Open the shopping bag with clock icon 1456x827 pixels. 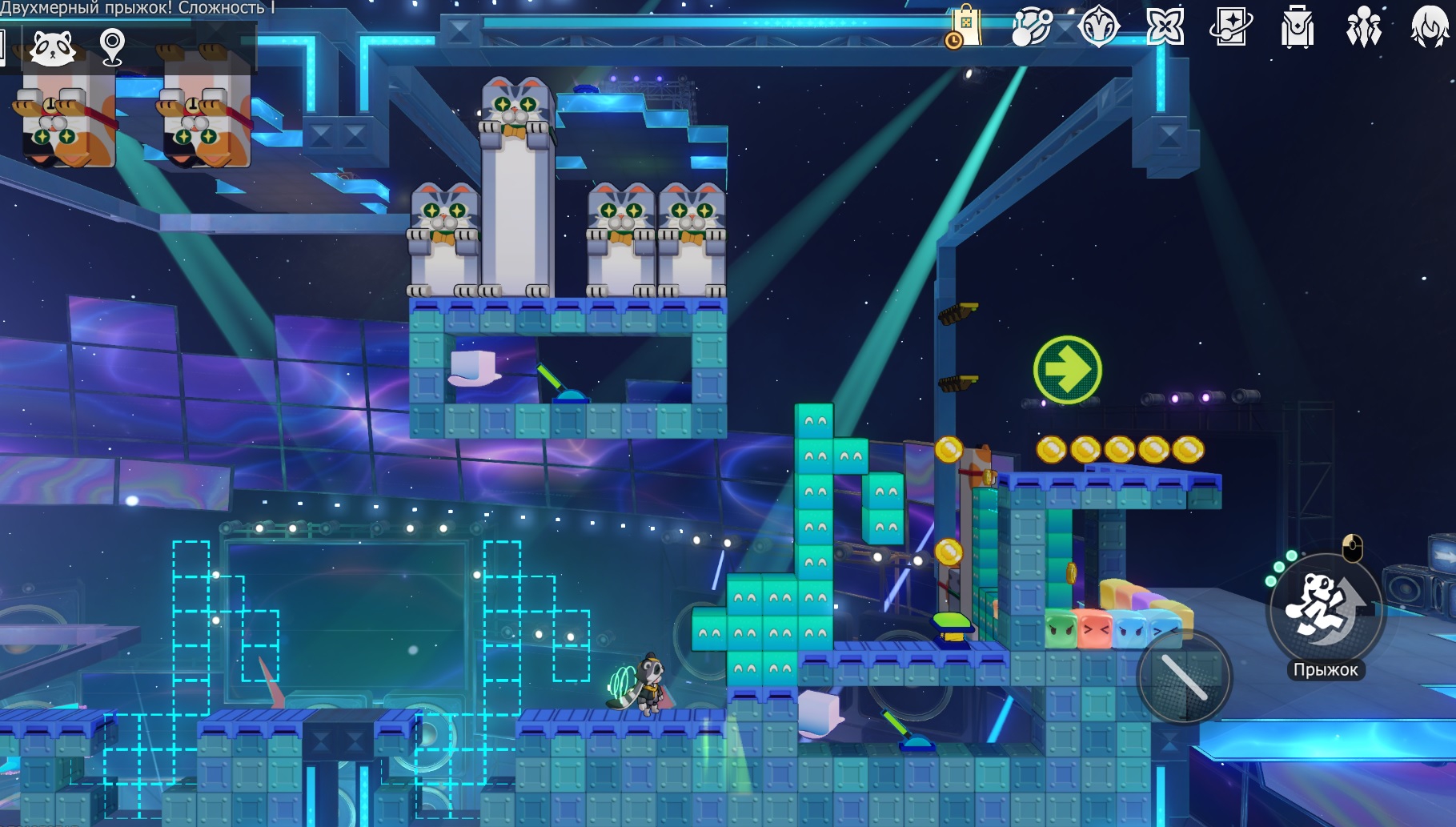pyautogui.click(x=964, y=28)
